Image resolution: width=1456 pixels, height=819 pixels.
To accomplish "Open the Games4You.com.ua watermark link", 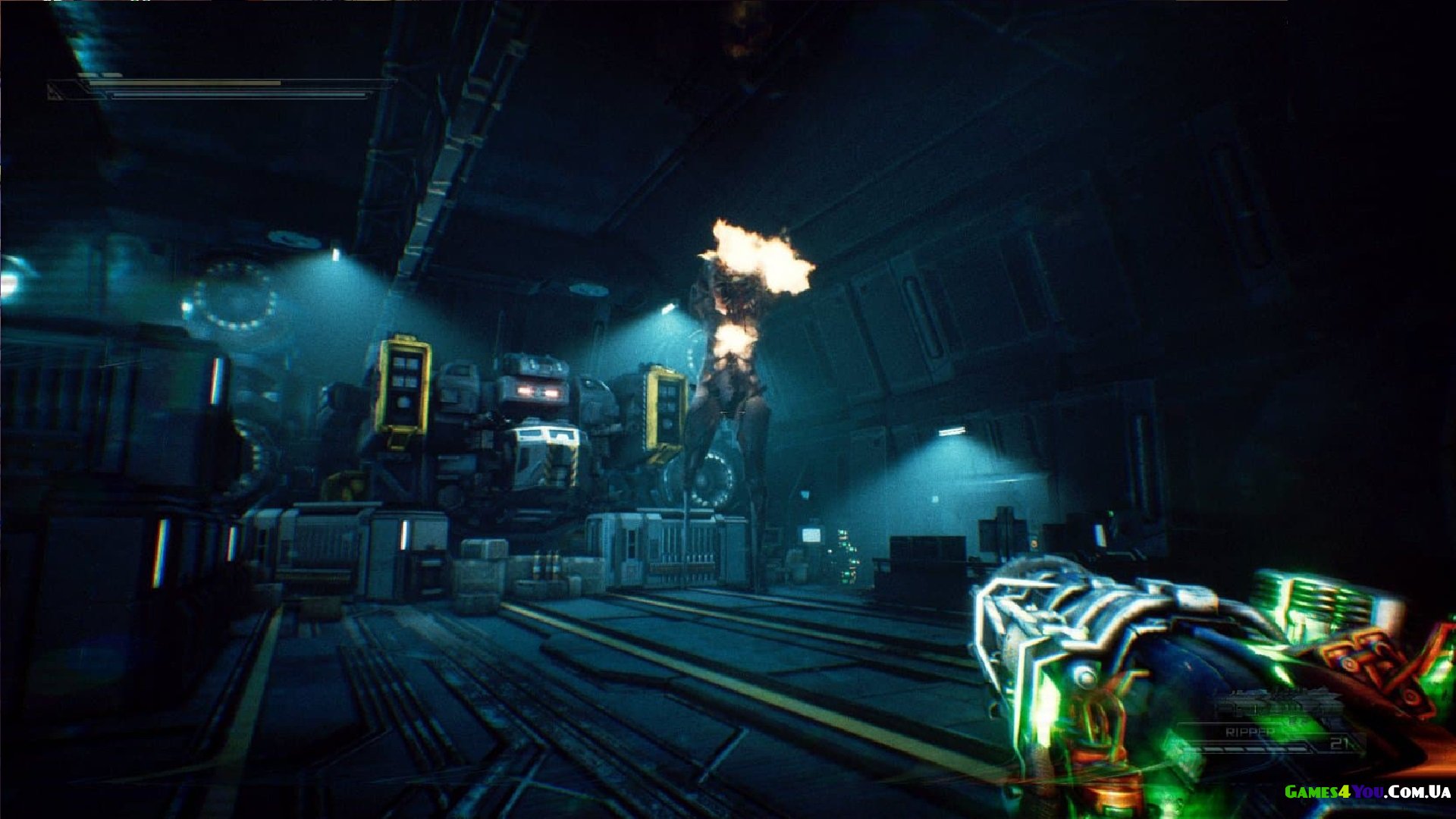I will tap(1367, 792).
